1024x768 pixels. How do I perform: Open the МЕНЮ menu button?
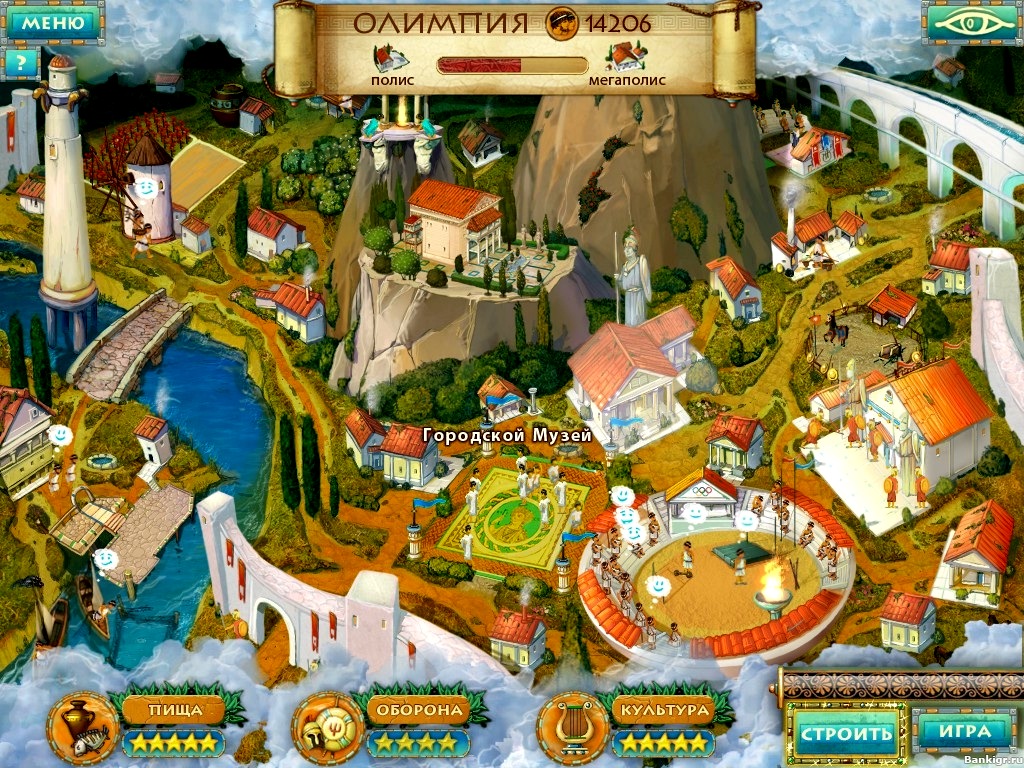point(52,22)
